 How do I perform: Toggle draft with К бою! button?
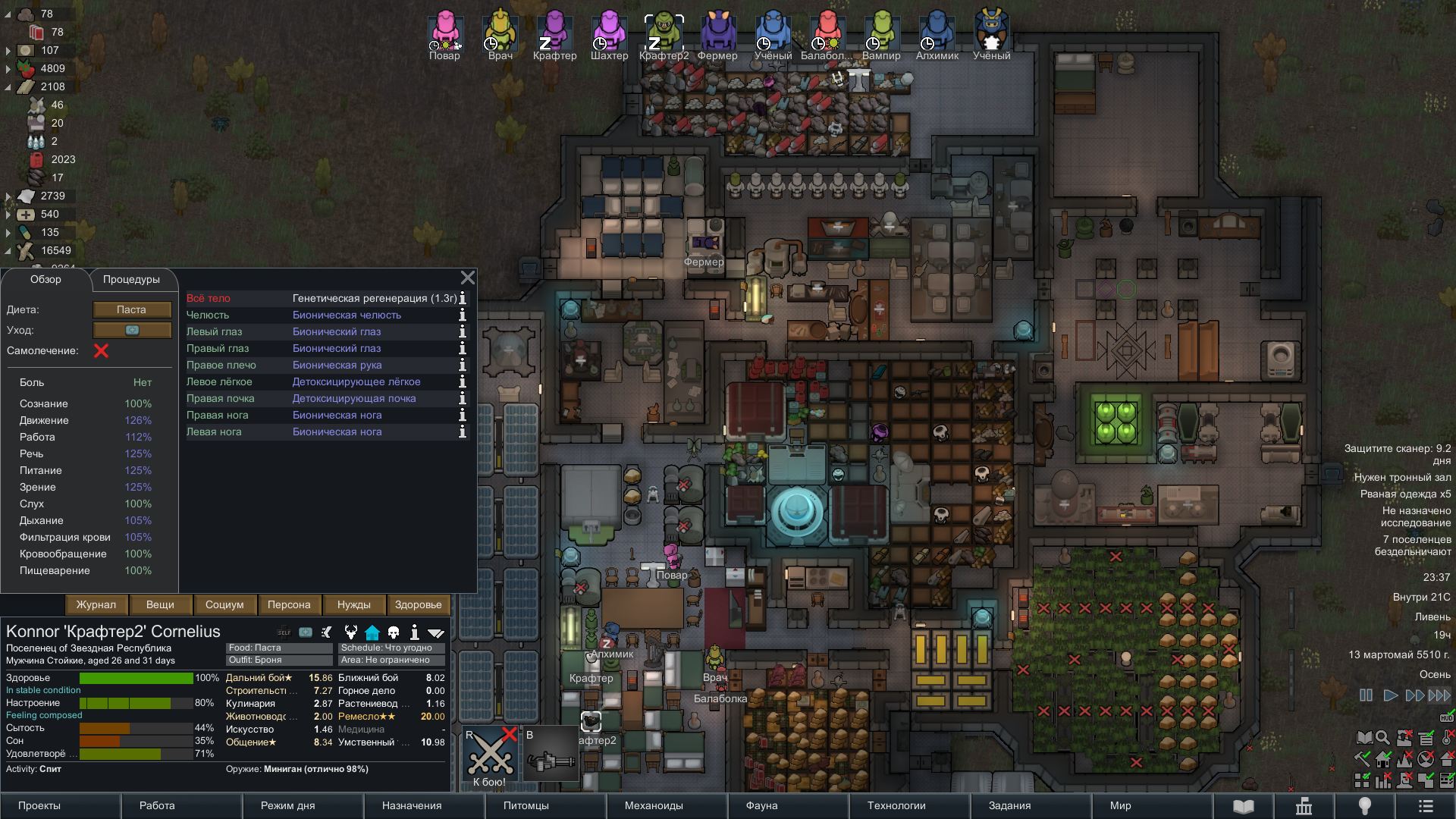pyautogui.click(x=489, y=757)
